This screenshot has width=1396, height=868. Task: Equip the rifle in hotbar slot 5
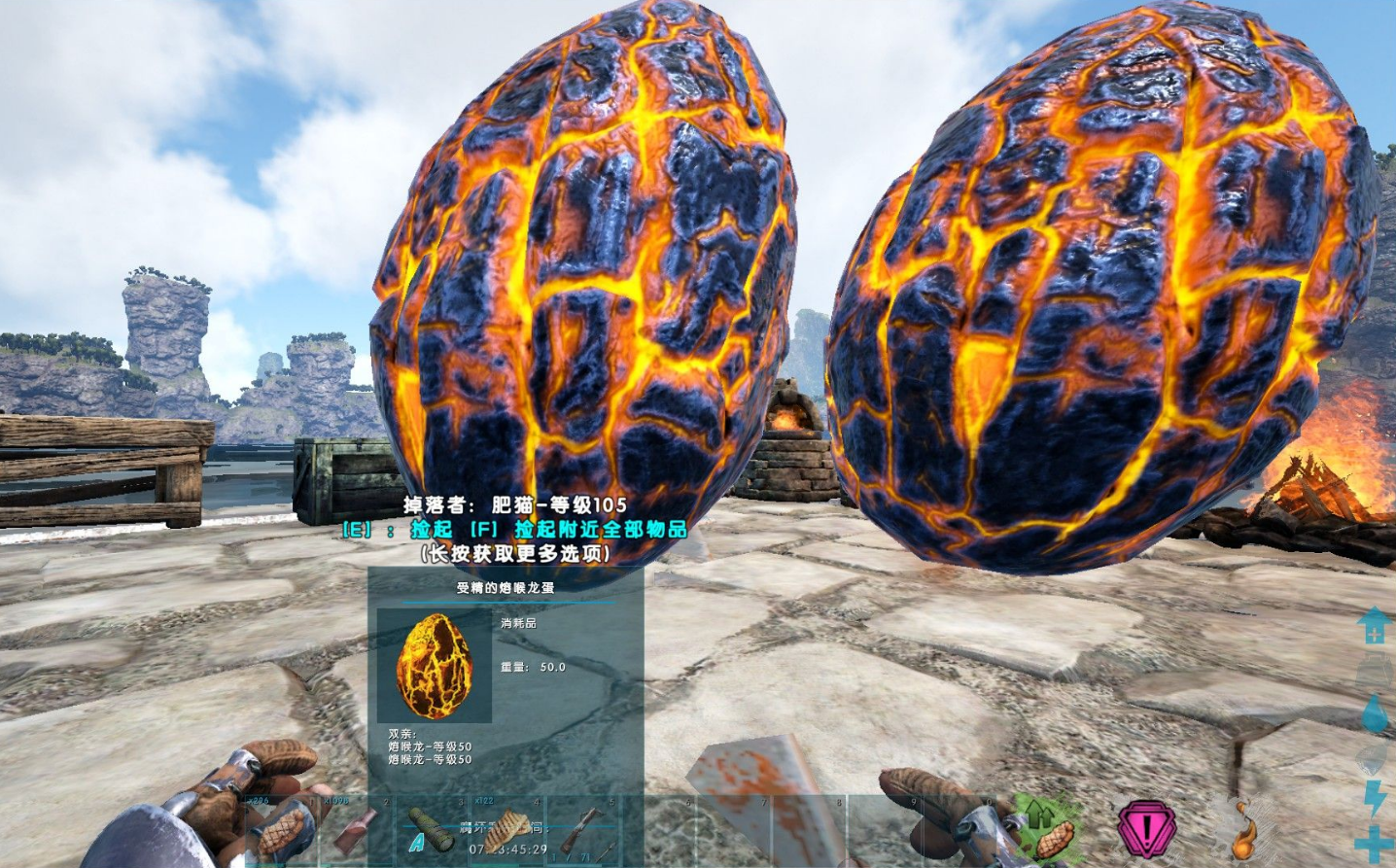(582, 831)
